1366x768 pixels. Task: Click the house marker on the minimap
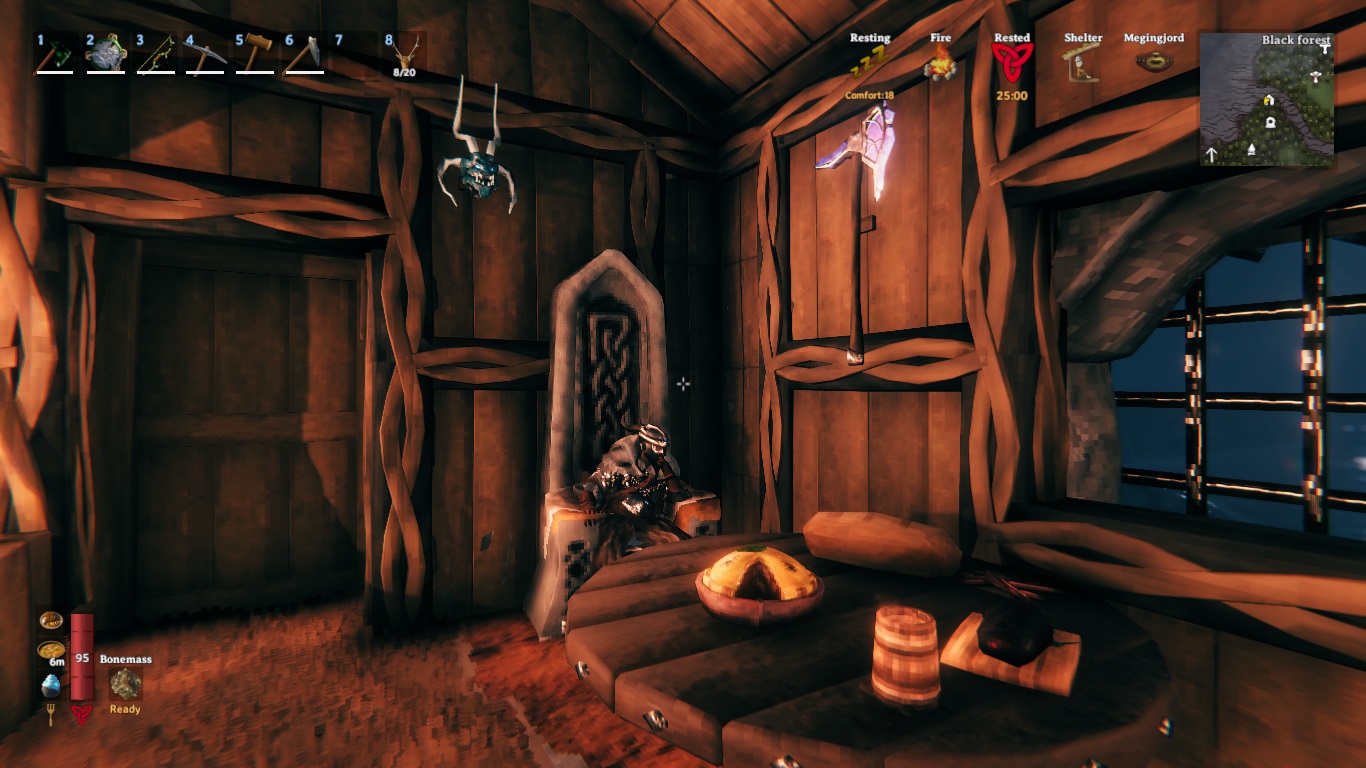click(x=1269, y=100)
